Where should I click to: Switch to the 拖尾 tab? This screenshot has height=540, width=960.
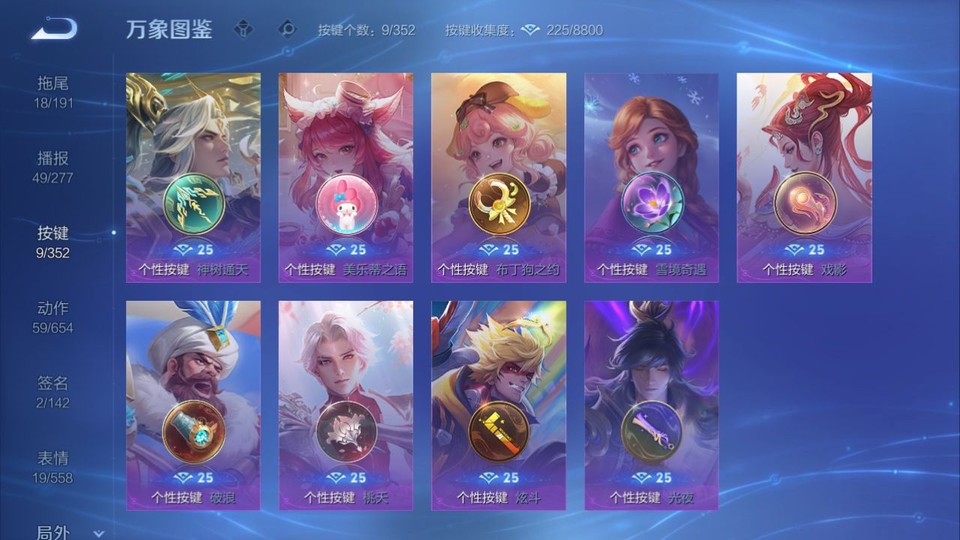[x=53, y=91]
